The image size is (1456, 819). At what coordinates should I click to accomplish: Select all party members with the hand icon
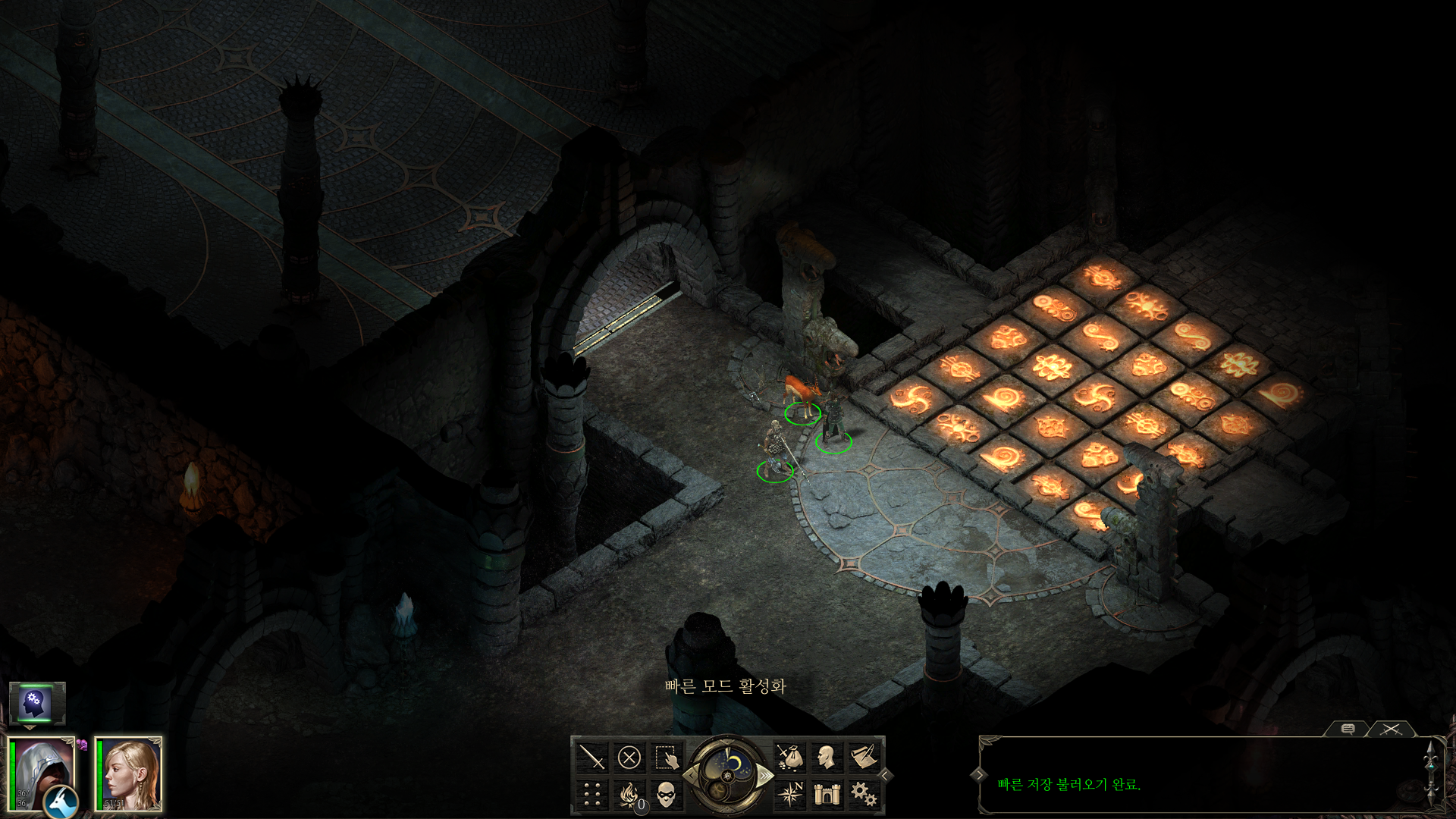tap(667, 757)
